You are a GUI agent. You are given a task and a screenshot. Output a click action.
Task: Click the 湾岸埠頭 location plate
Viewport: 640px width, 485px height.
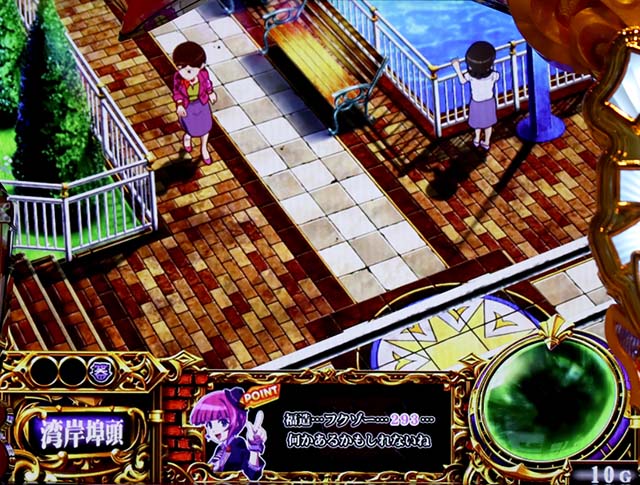tap(79, 433)
